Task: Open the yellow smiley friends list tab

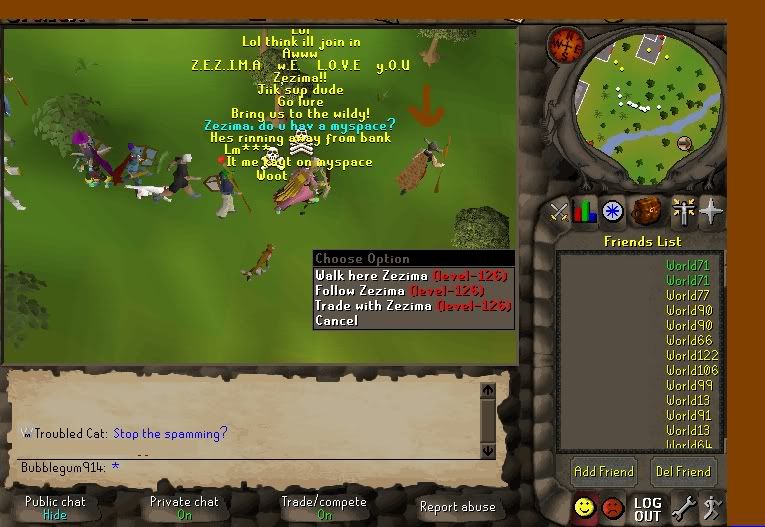Action: coord(585,508)
